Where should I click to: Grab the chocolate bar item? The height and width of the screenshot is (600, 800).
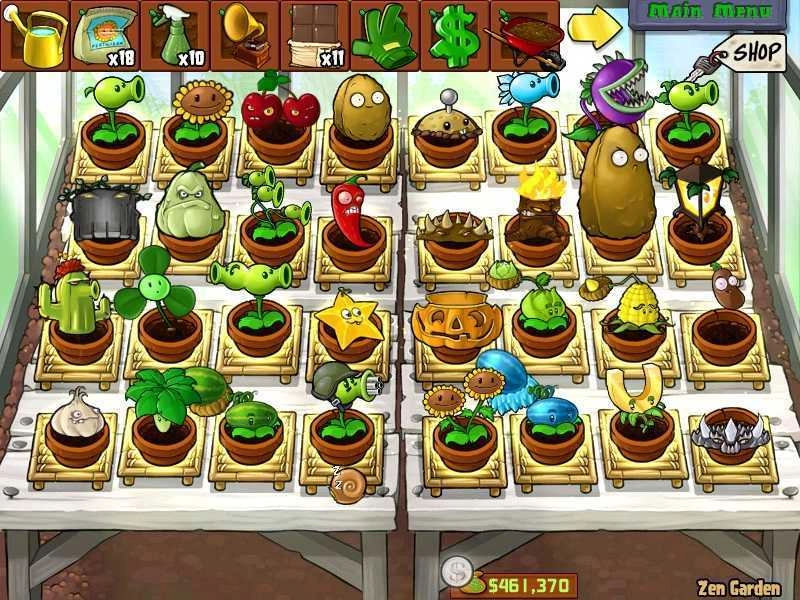315,35
